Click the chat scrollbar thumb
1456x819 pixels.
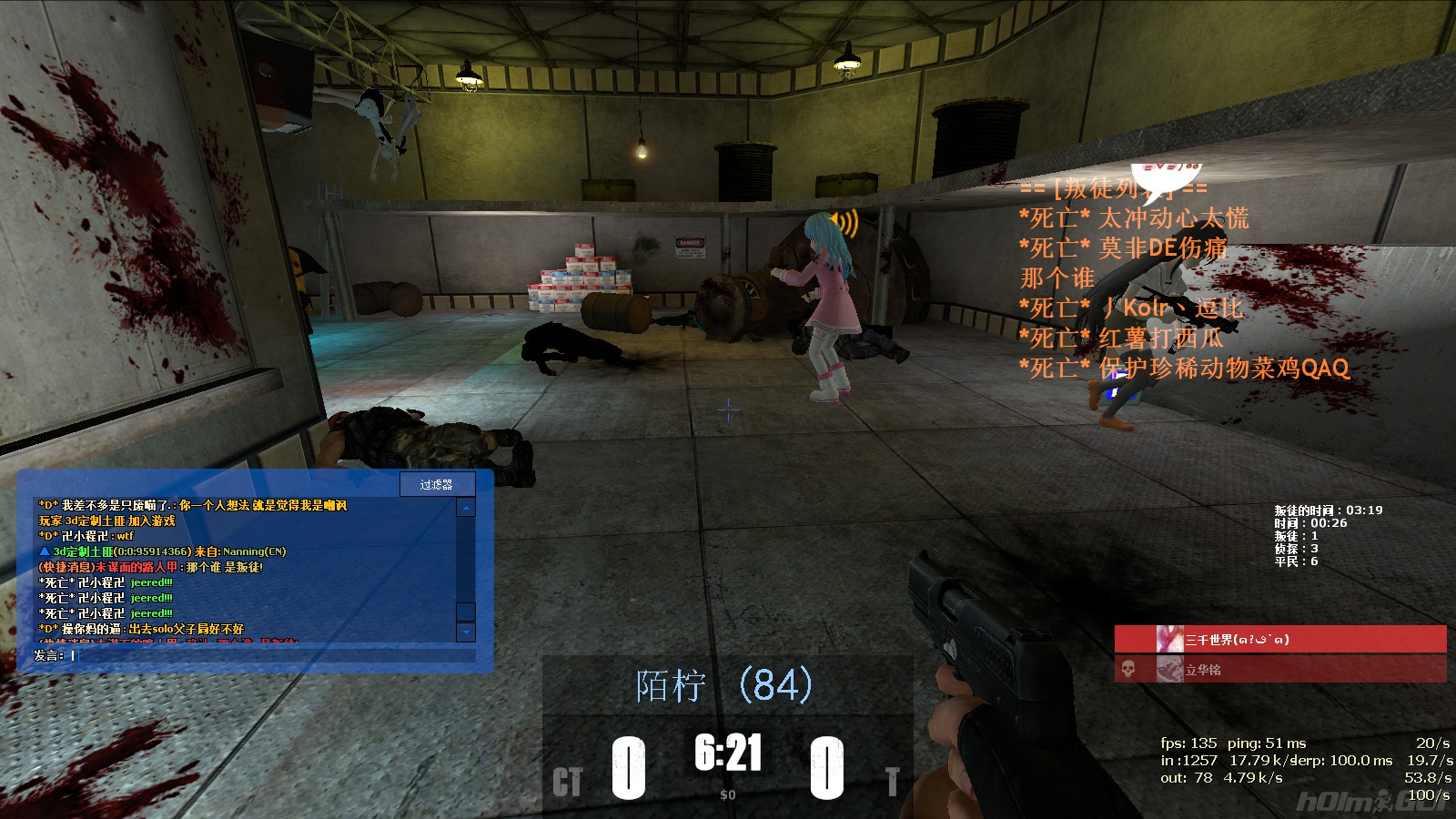pyautogui.click(x=466, y=611)
